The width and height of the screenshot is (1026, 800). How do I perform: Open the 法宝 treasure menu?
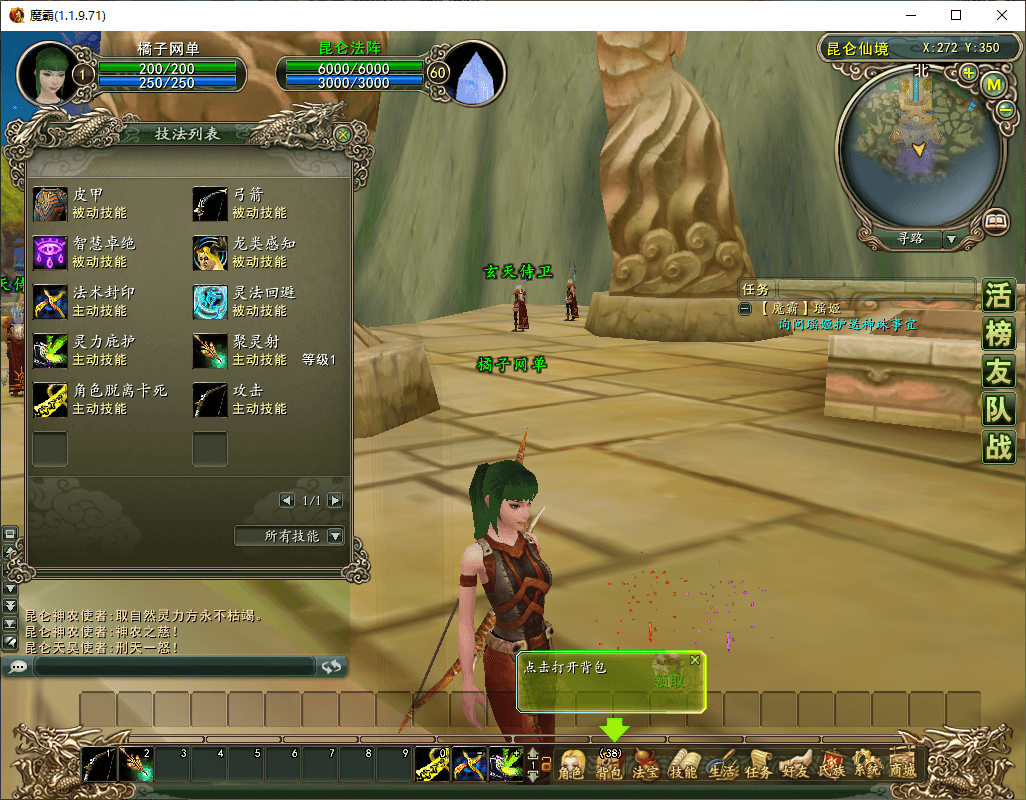tap(646, 766)
